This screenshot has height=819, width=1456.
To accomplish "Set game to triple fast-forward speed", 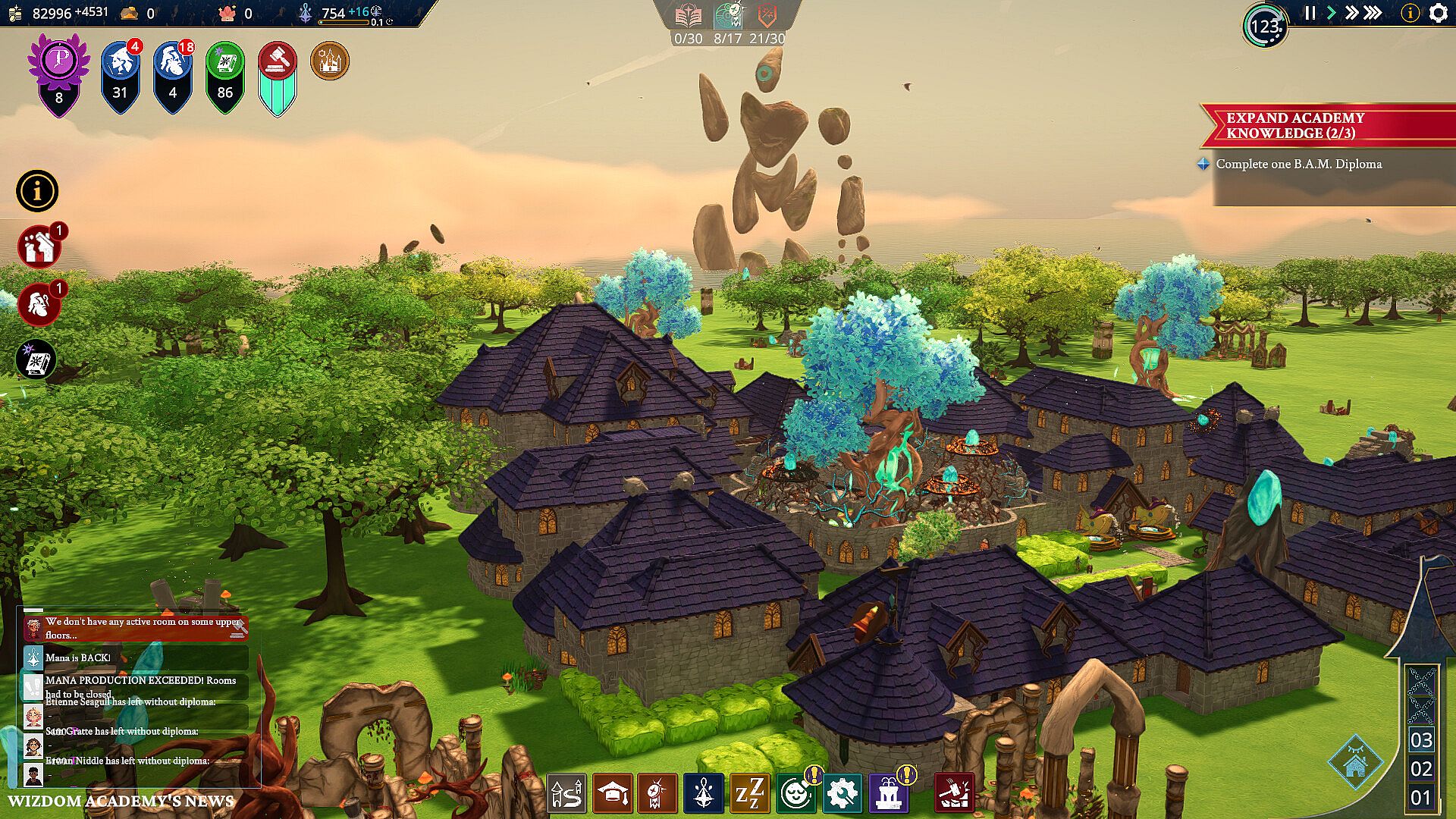I will [1373, 13].
